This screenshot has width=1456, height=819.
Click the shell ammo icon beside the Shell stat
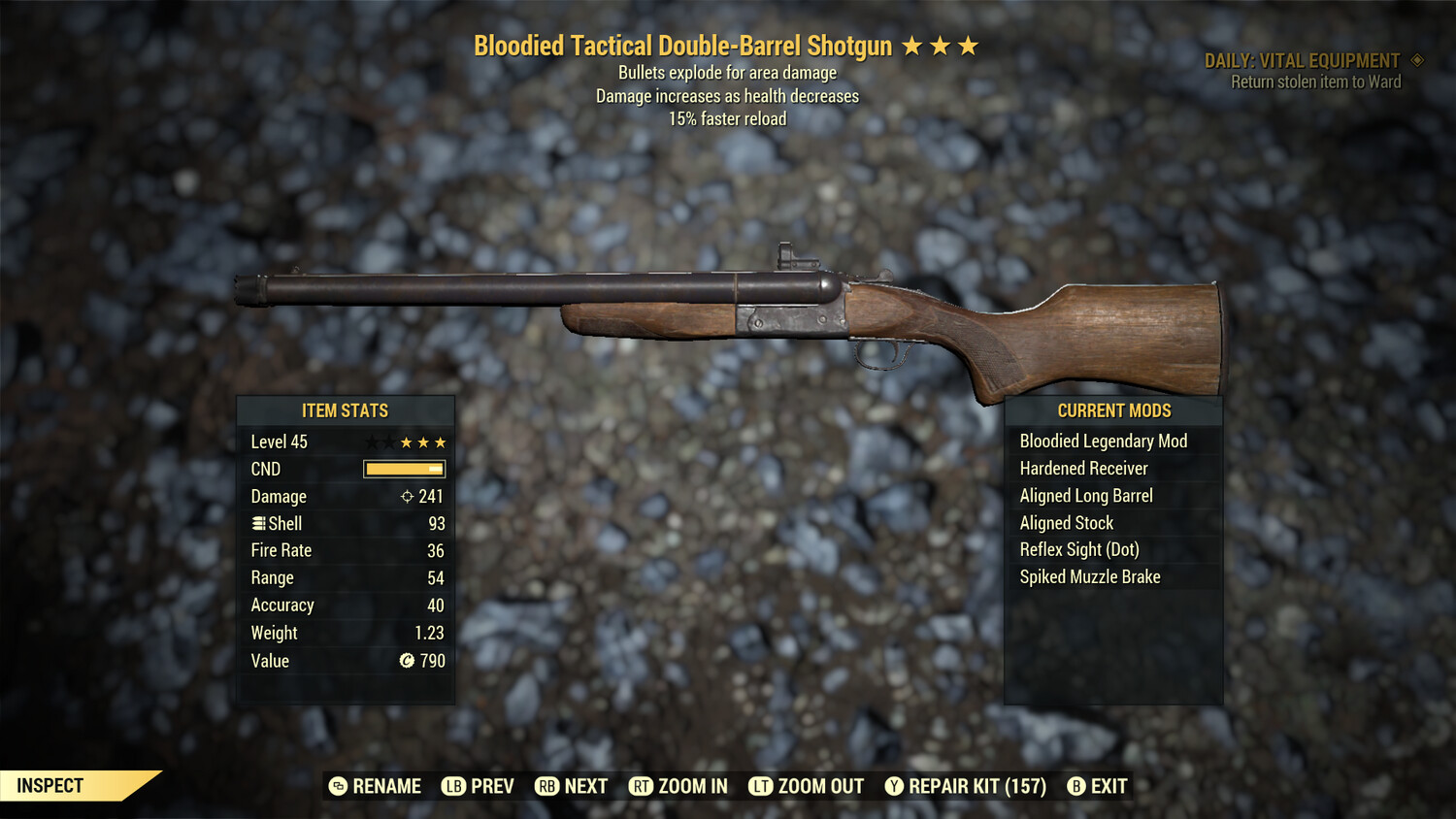259,523
